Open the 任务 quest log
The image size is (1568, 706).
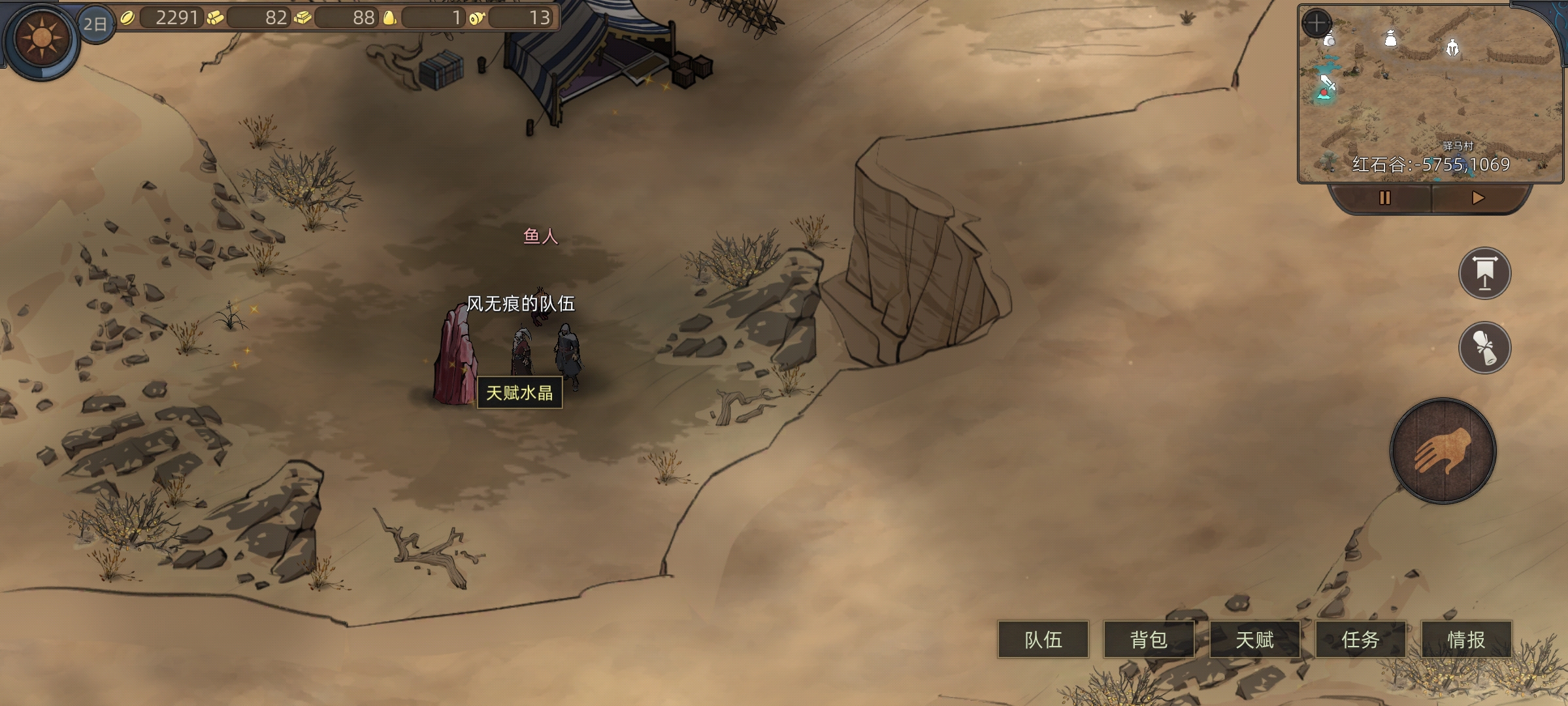point(1360,639)
